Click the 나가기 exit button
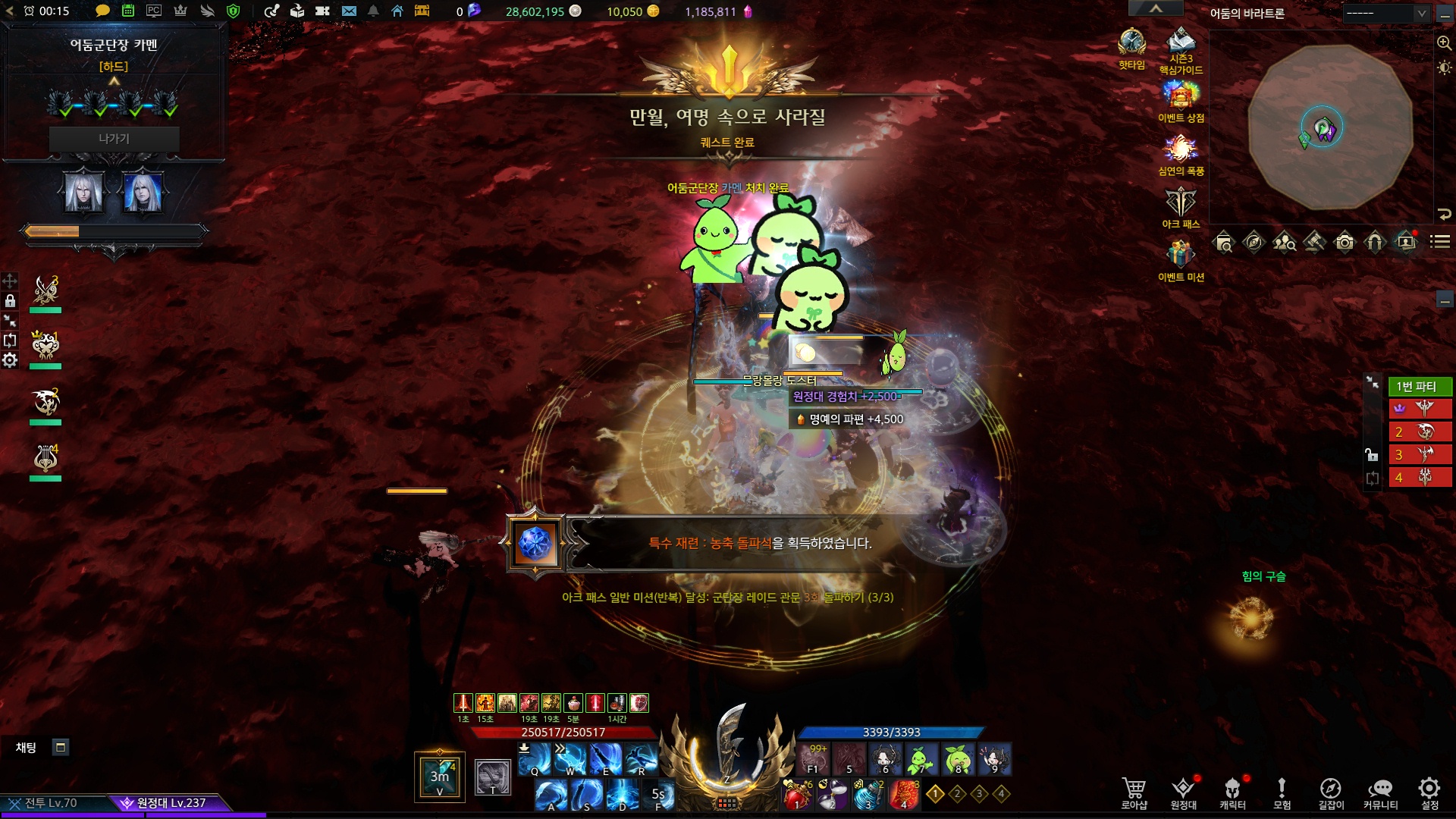This screenshot has height=819, width=1456. (x=114, y=139)
